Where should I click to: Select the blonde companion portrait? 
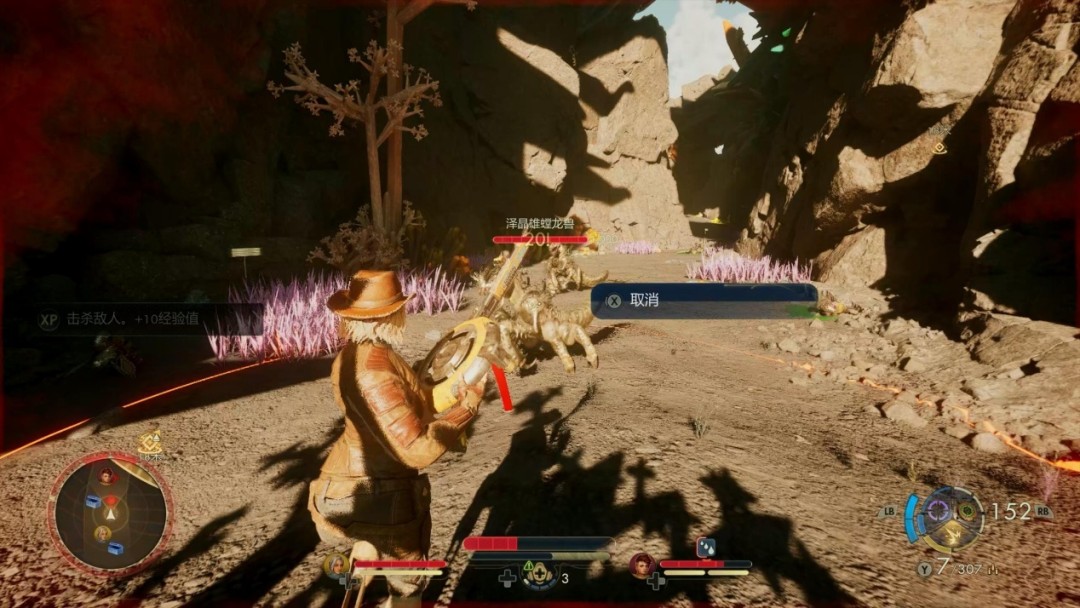(x=337, y=565)
